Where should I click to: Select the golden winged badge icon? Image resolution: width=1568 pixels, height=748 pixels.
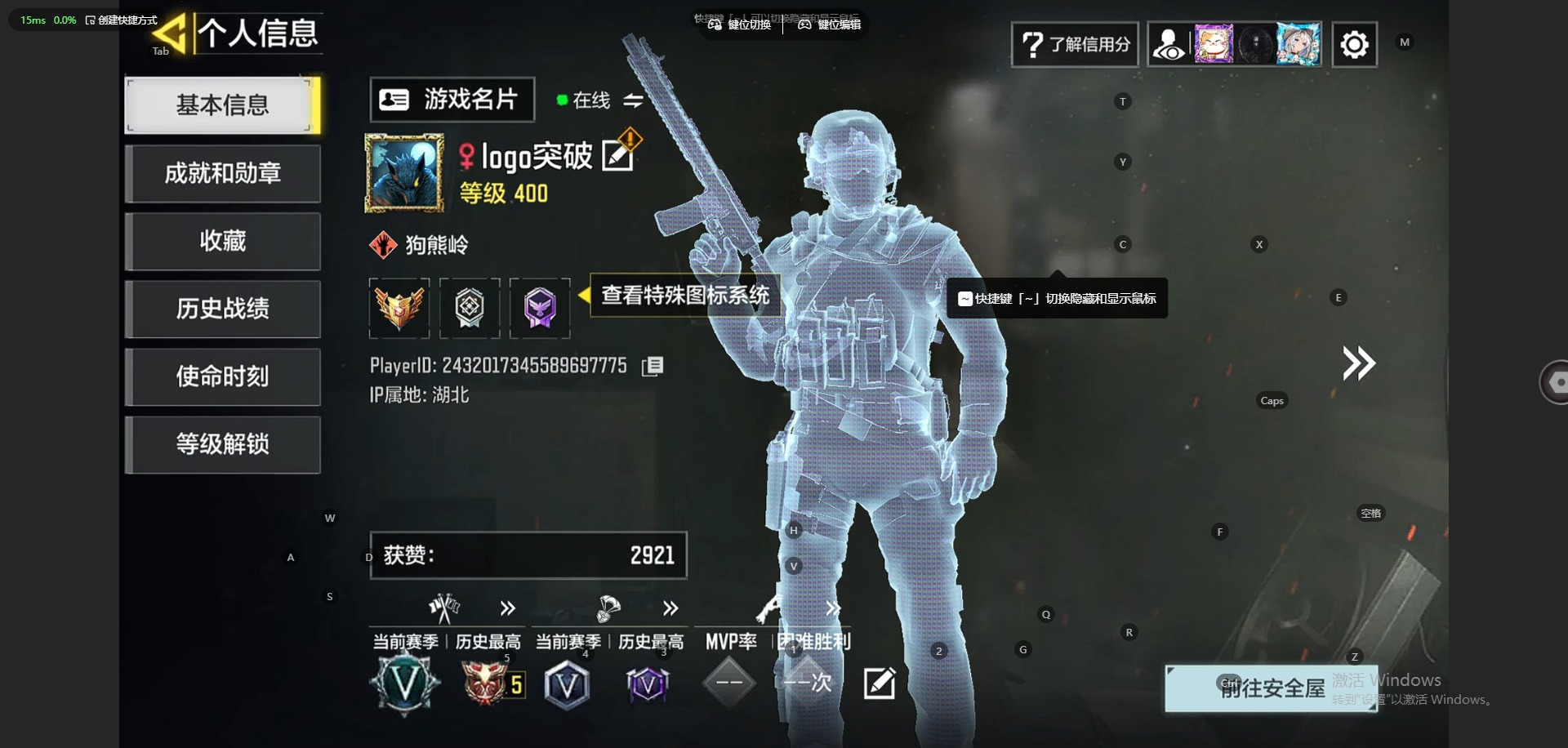coord(399,308)
